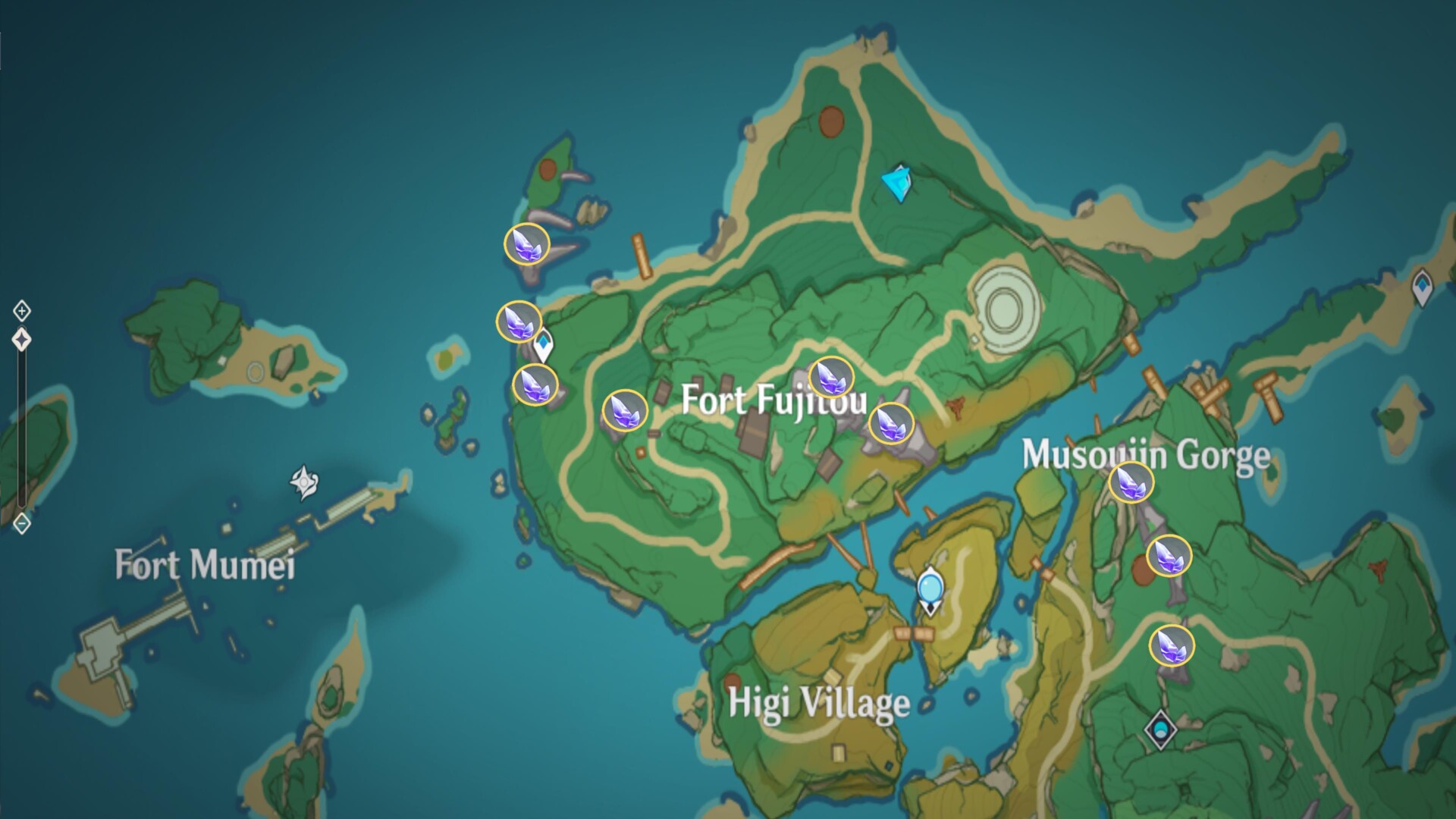
Task: Click the Statue of the Seven icon near Fort Mumei
Action: pos(302,480)
